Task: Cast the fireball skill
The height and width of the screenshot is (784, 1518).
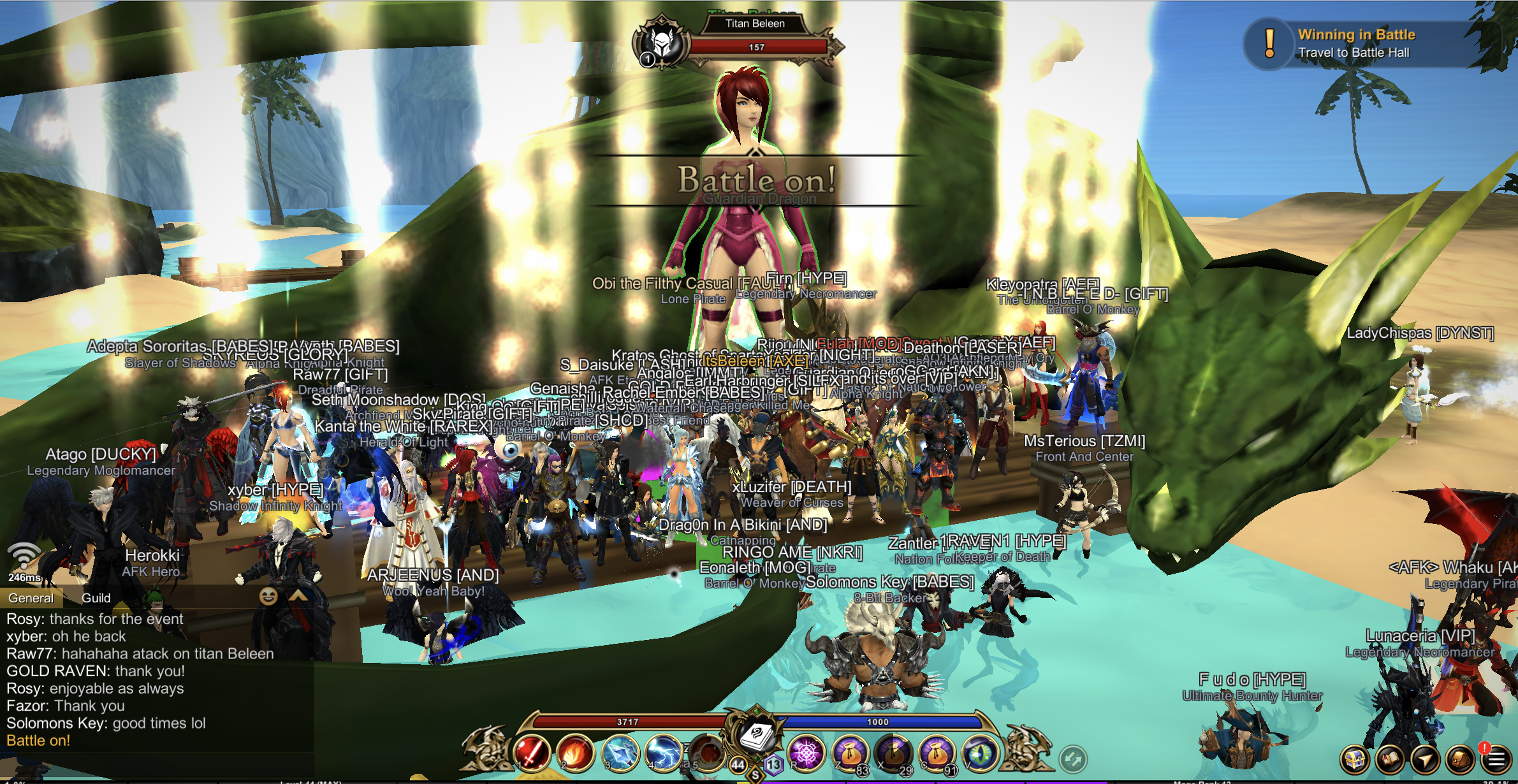Action: (576, 752)
